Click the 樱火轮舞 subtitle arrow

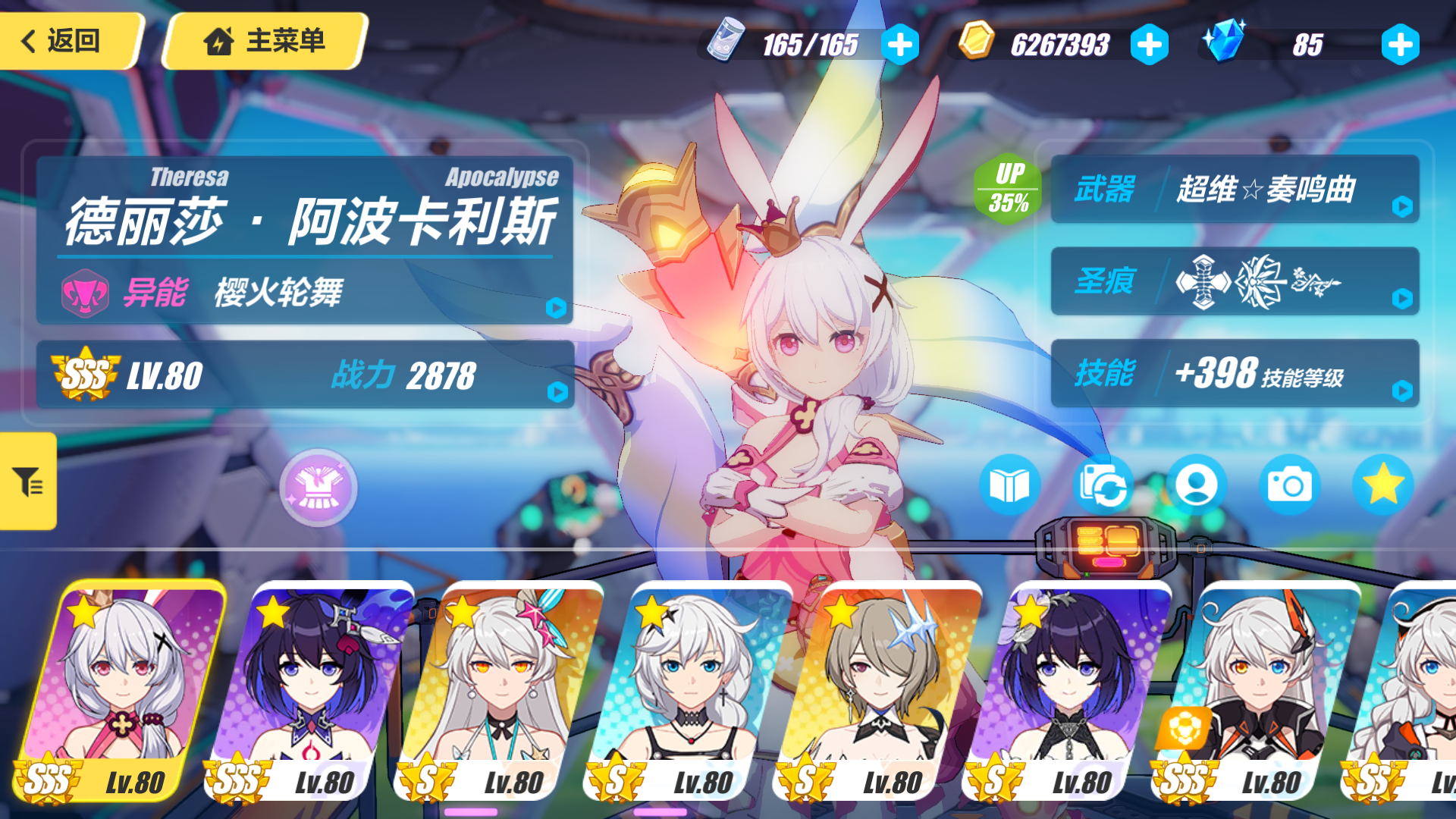557,307
